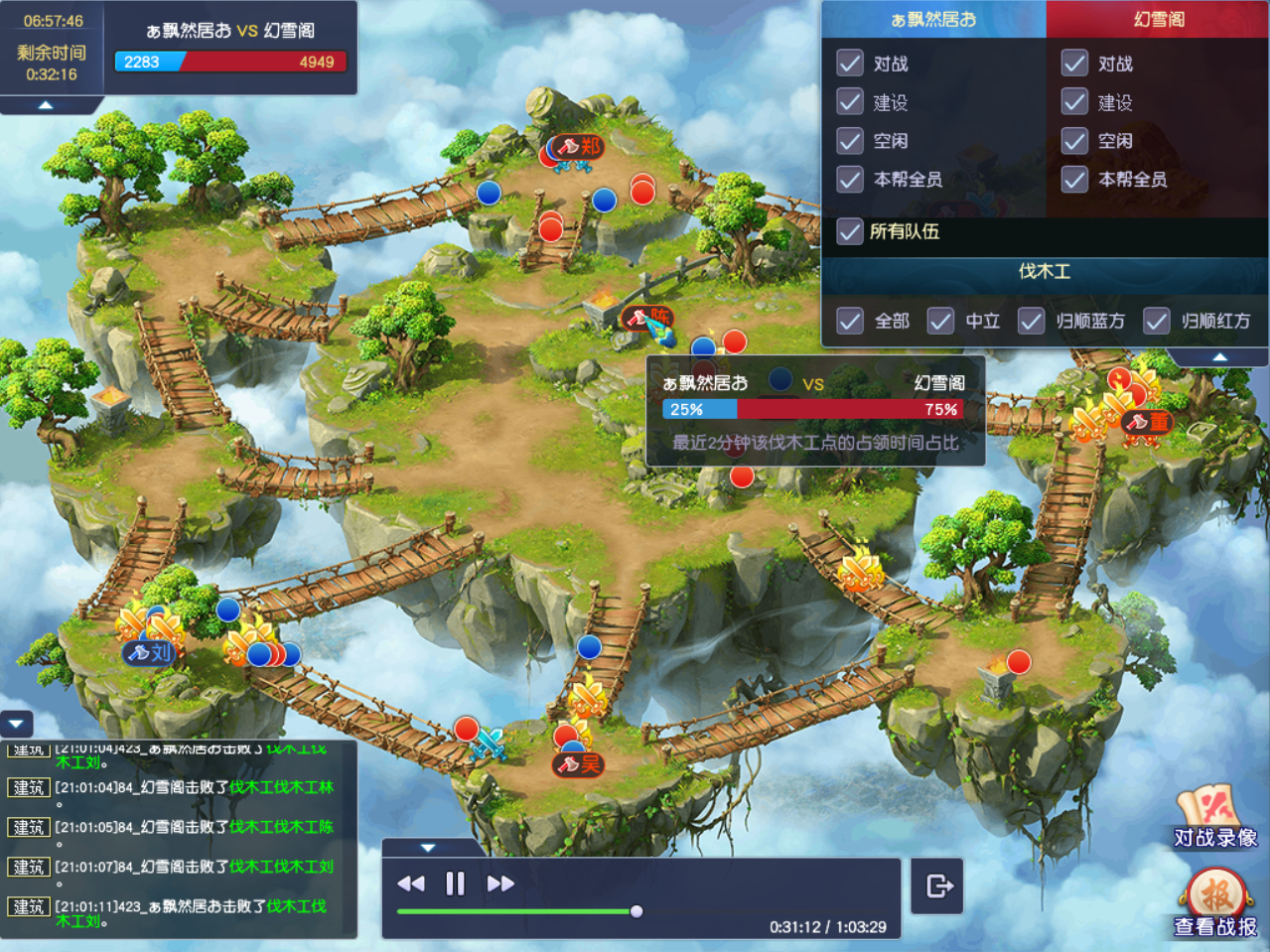Collapse the battle log with down arrow
This screenshot has width=1270, height=952.
click(x=17, y=724)
